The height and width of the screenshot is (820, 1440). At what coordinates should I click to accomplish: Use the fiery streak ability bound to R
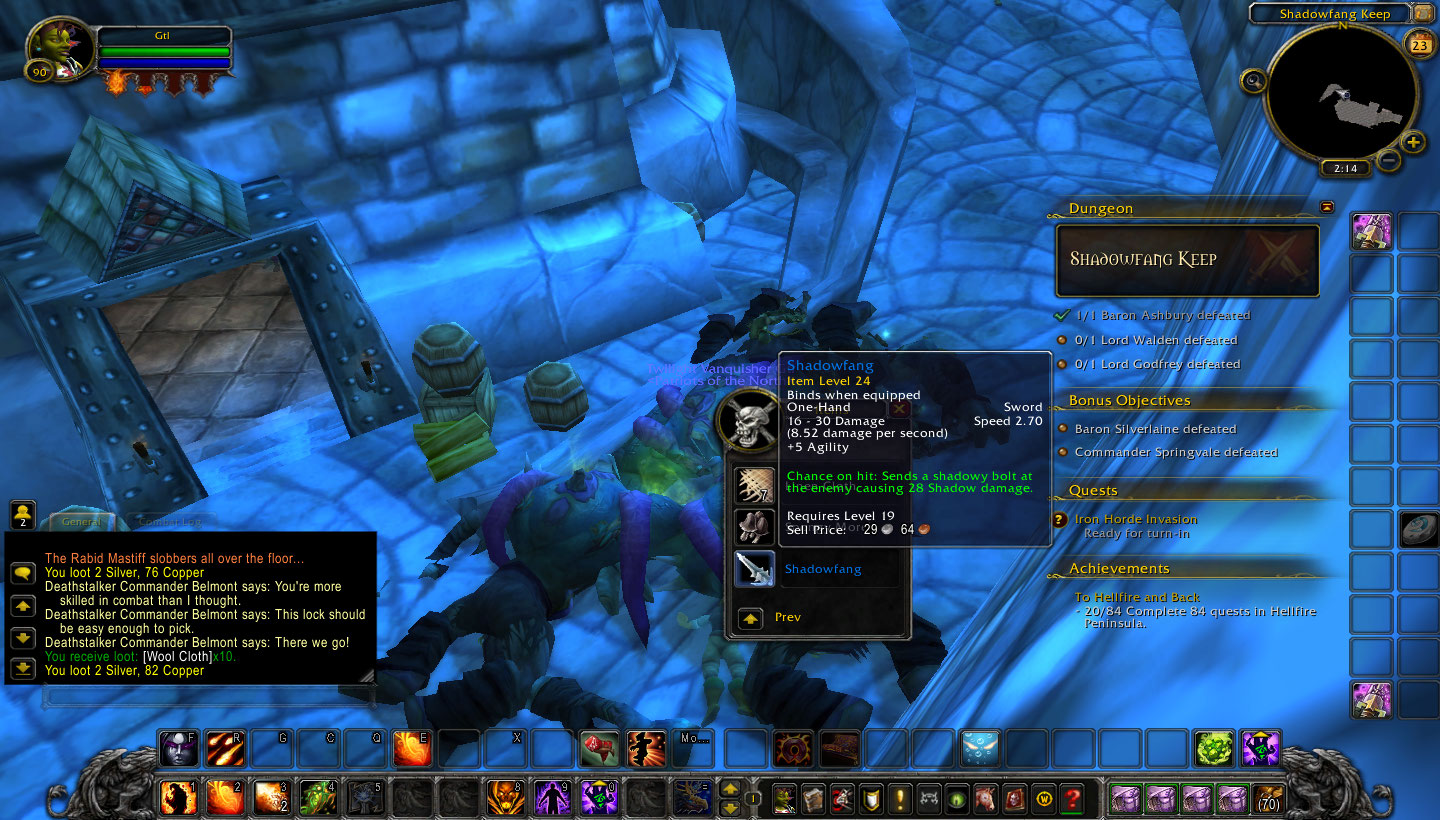click(x=225, y=748)
